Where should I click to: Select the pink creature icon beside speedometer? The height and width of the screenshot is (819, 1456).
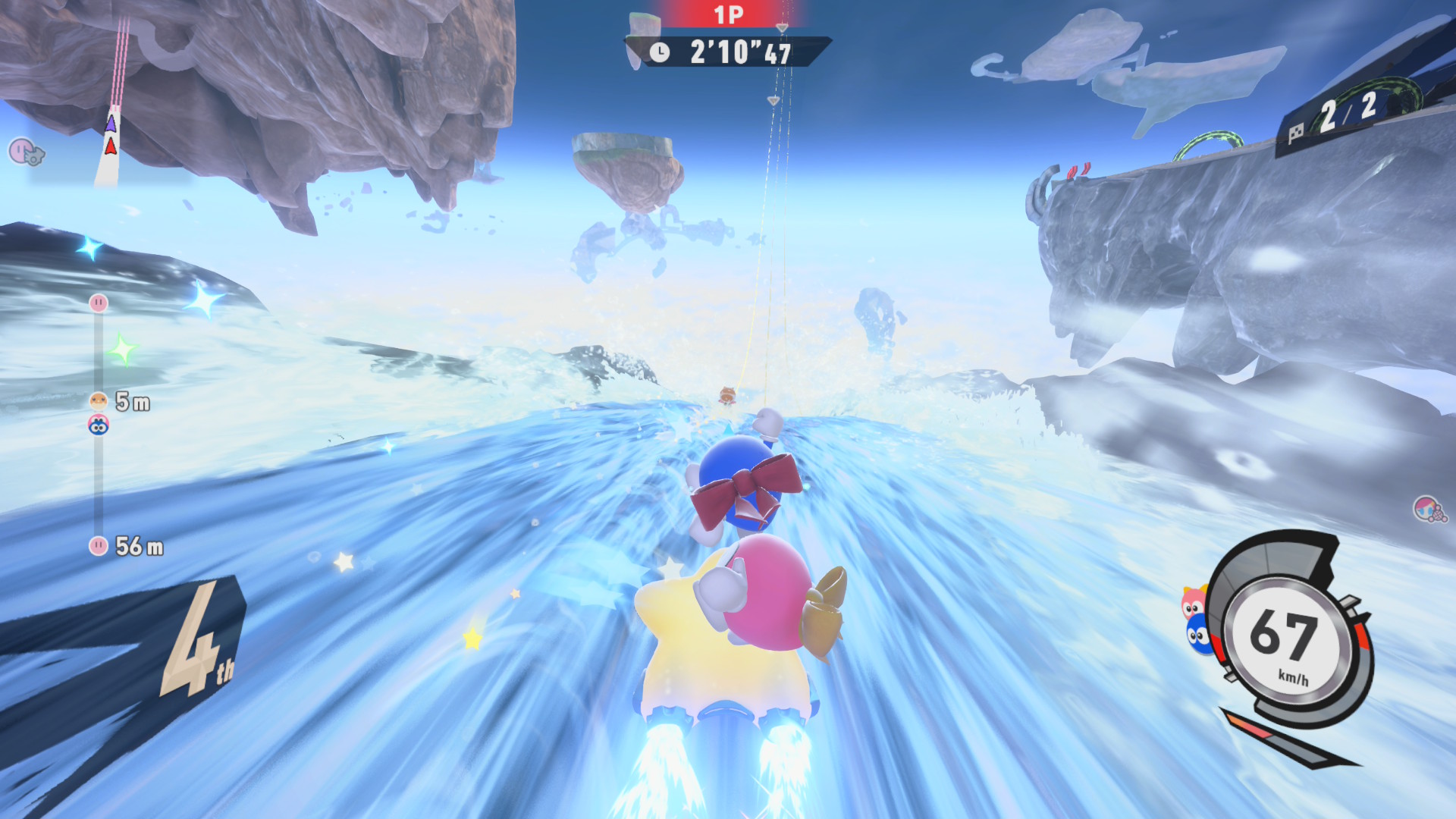1192,604
